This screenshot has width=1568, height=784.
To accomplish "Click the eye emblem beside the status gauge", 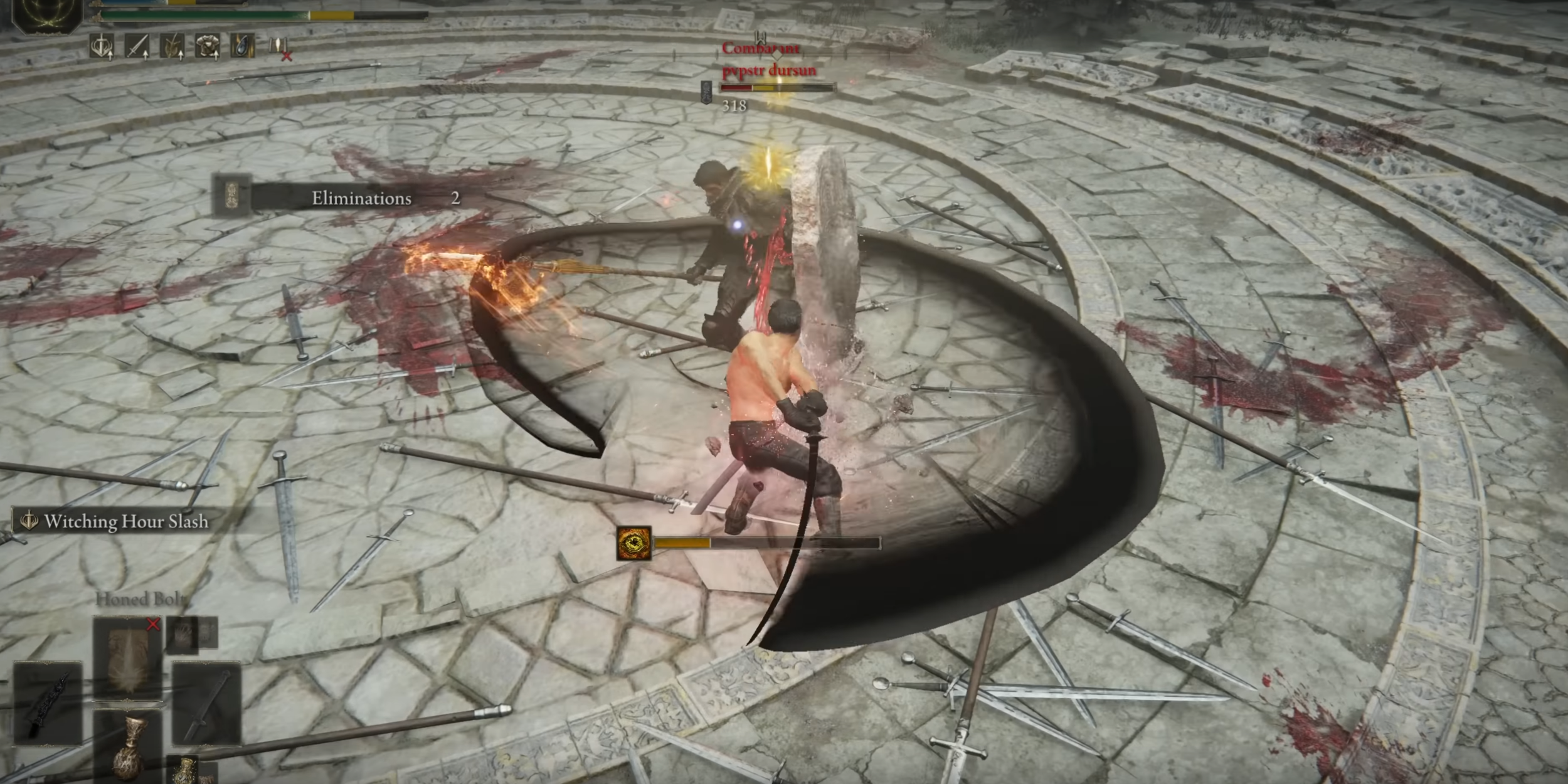I will (x=635, y=544).
